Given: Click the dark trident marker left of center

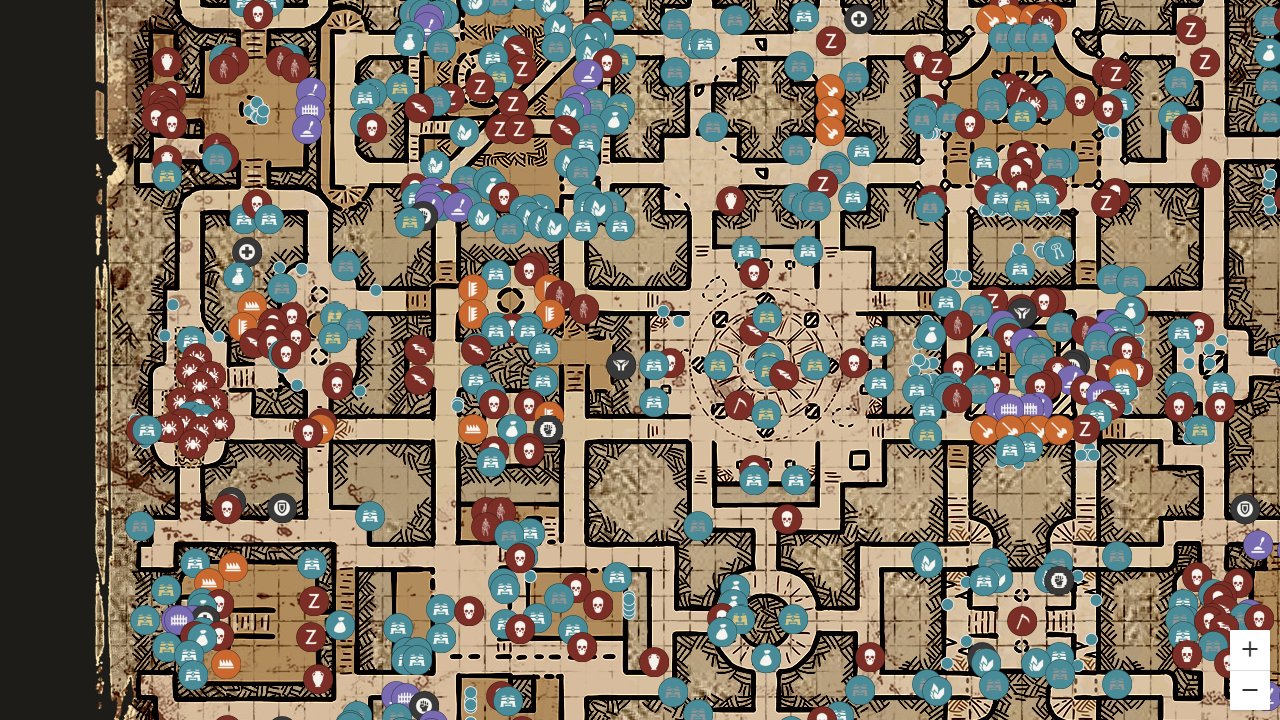Looking at the screenshot, I should click(619, 366).
